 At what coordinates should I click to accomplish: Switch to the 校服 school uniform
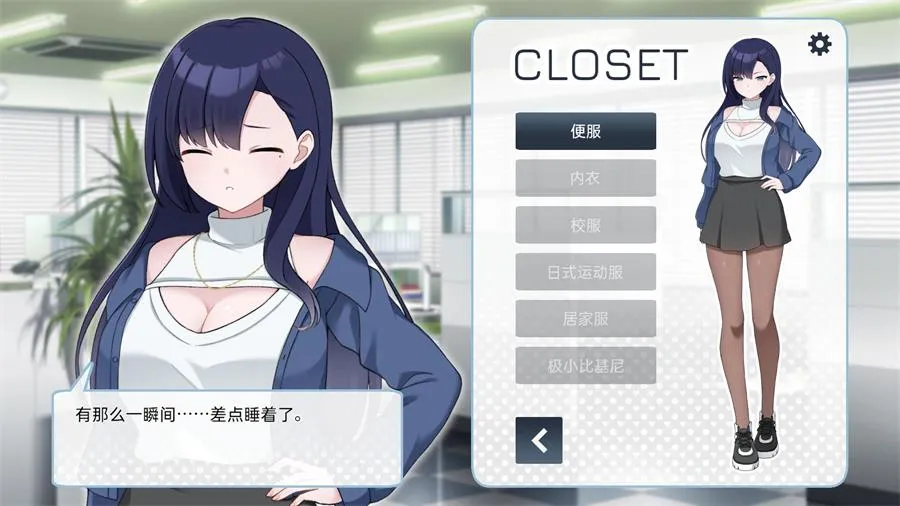[x=585, y=225]
